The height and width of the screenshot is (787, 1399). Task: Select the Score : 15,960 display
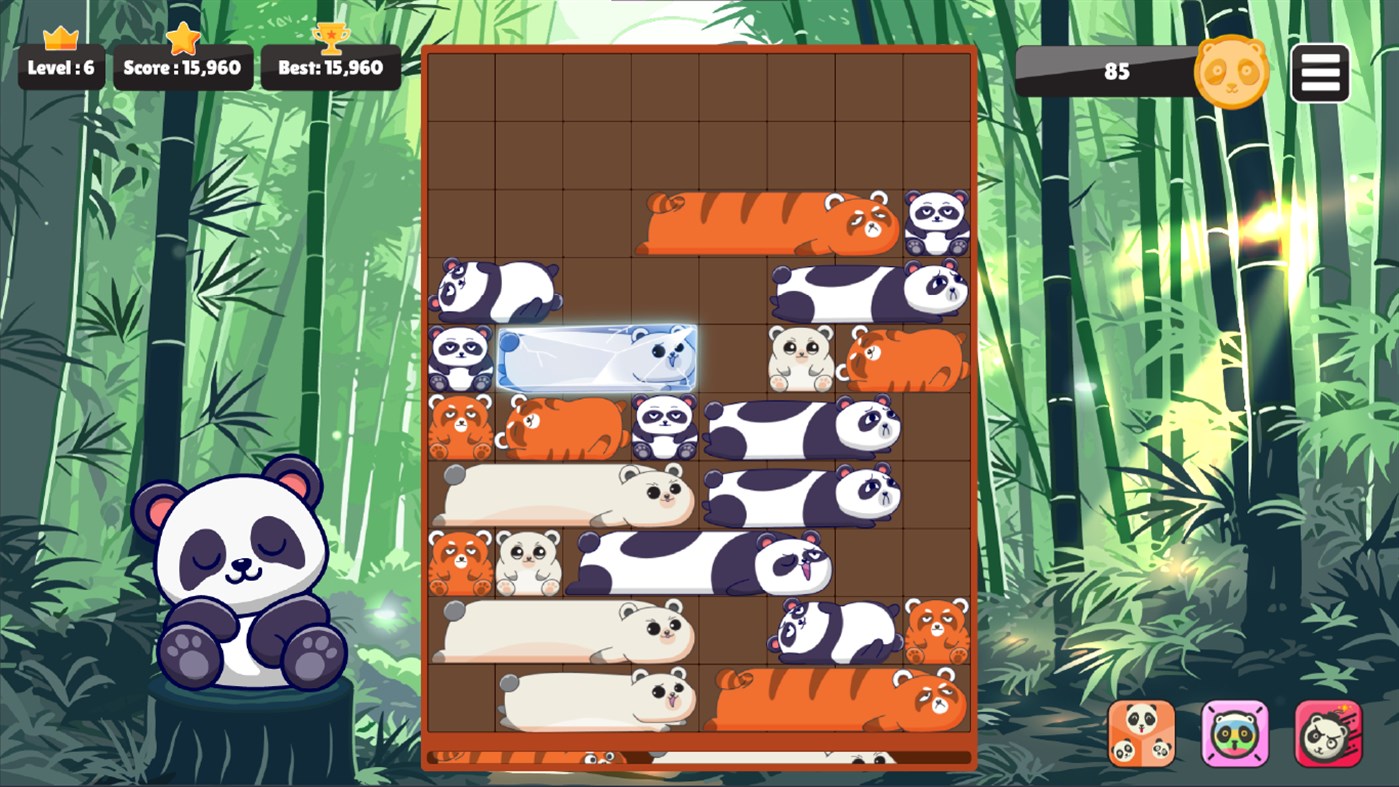click(x=183, y=68)
